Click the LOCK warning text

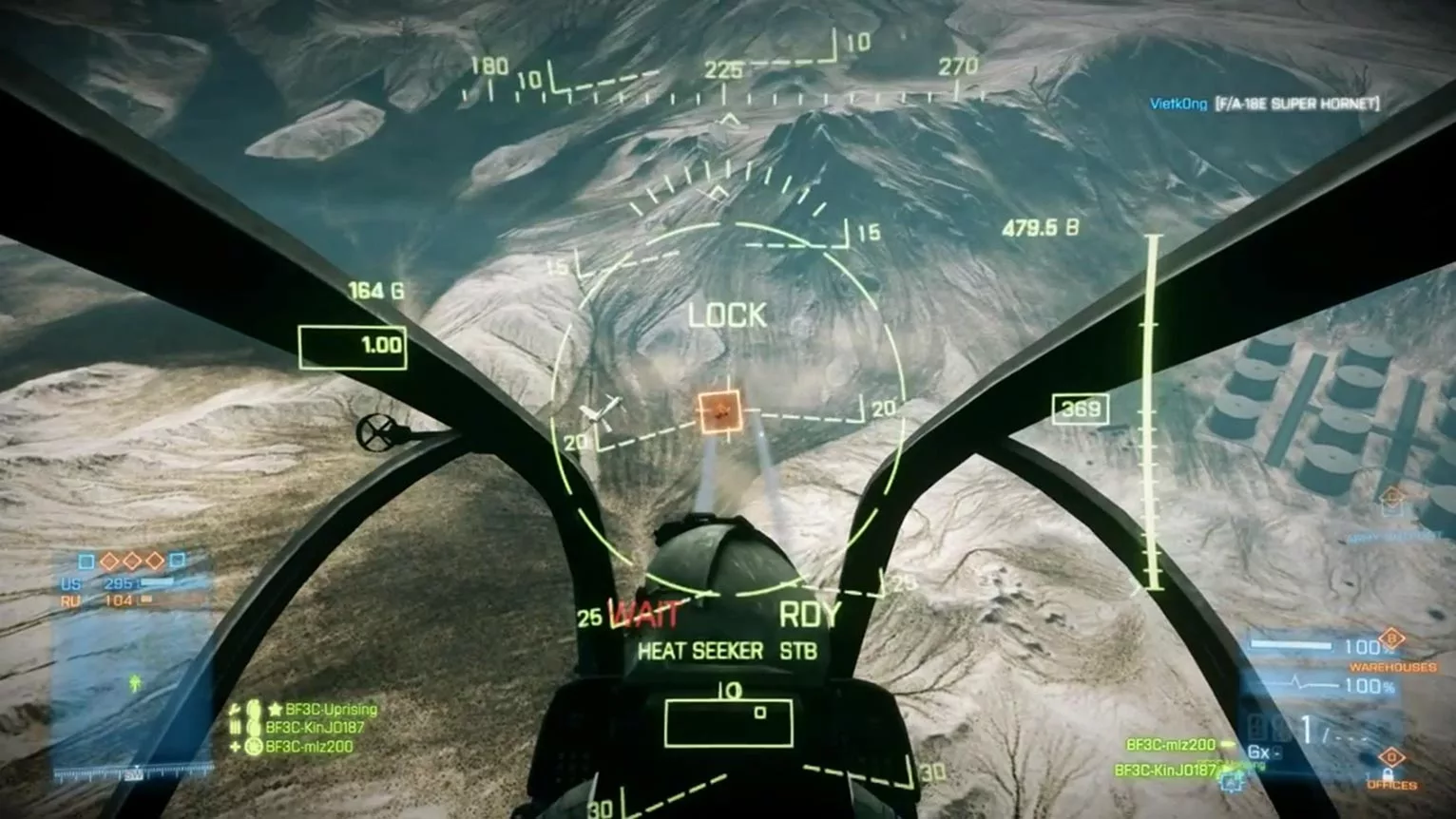point(730,315)
